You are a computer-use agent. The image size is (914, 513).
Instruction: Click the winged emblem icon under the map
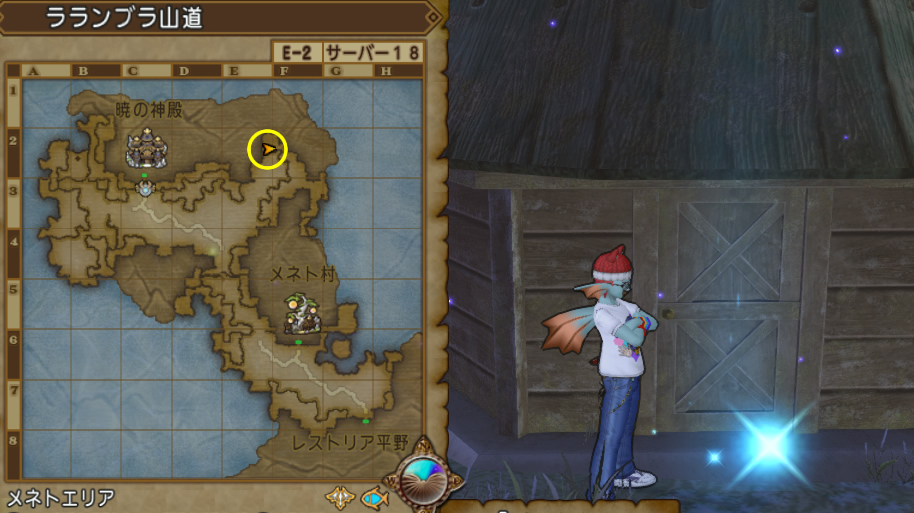[338, 497]
